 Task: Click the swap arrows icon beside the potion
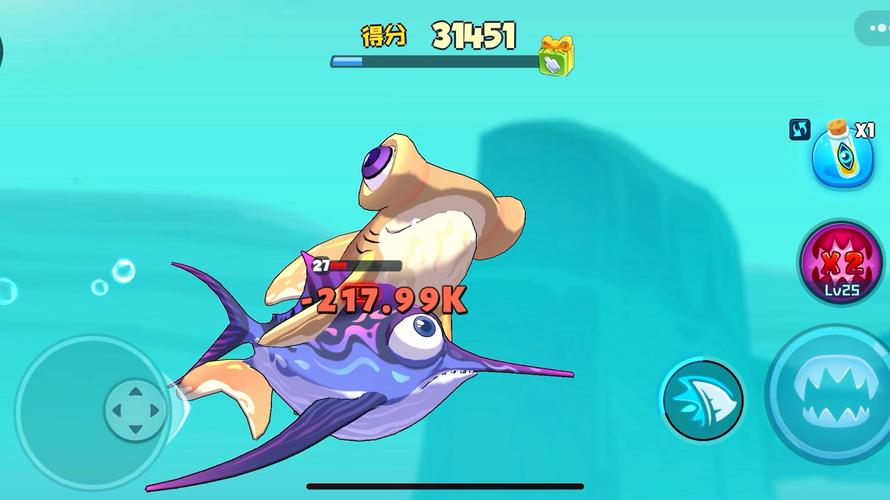pyautogui.click(x=799, y=130)
